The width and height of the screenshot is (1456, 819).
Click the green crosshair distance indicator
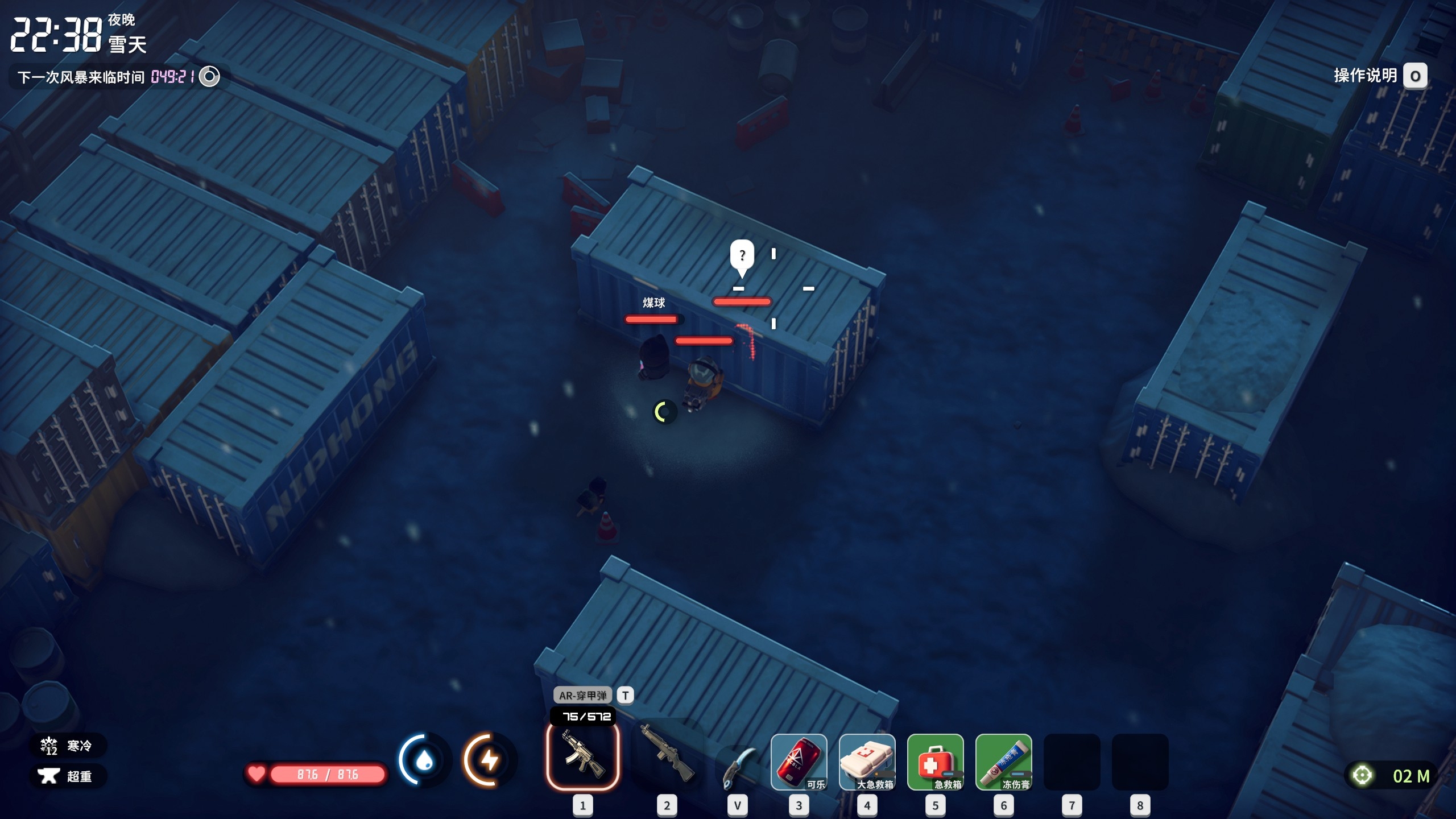pos(1362,775)
